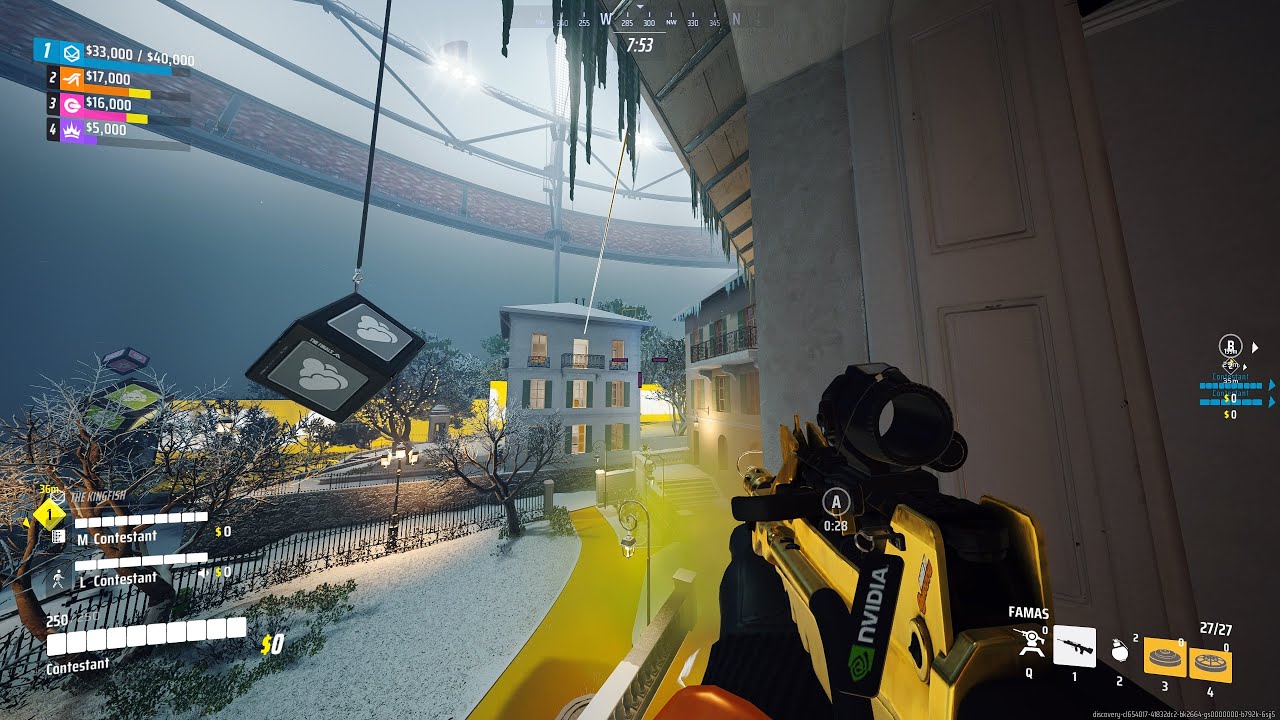1280x720 pixels.
Task: Click the compass strip heading bar
Action: click(x=640, y=21)
